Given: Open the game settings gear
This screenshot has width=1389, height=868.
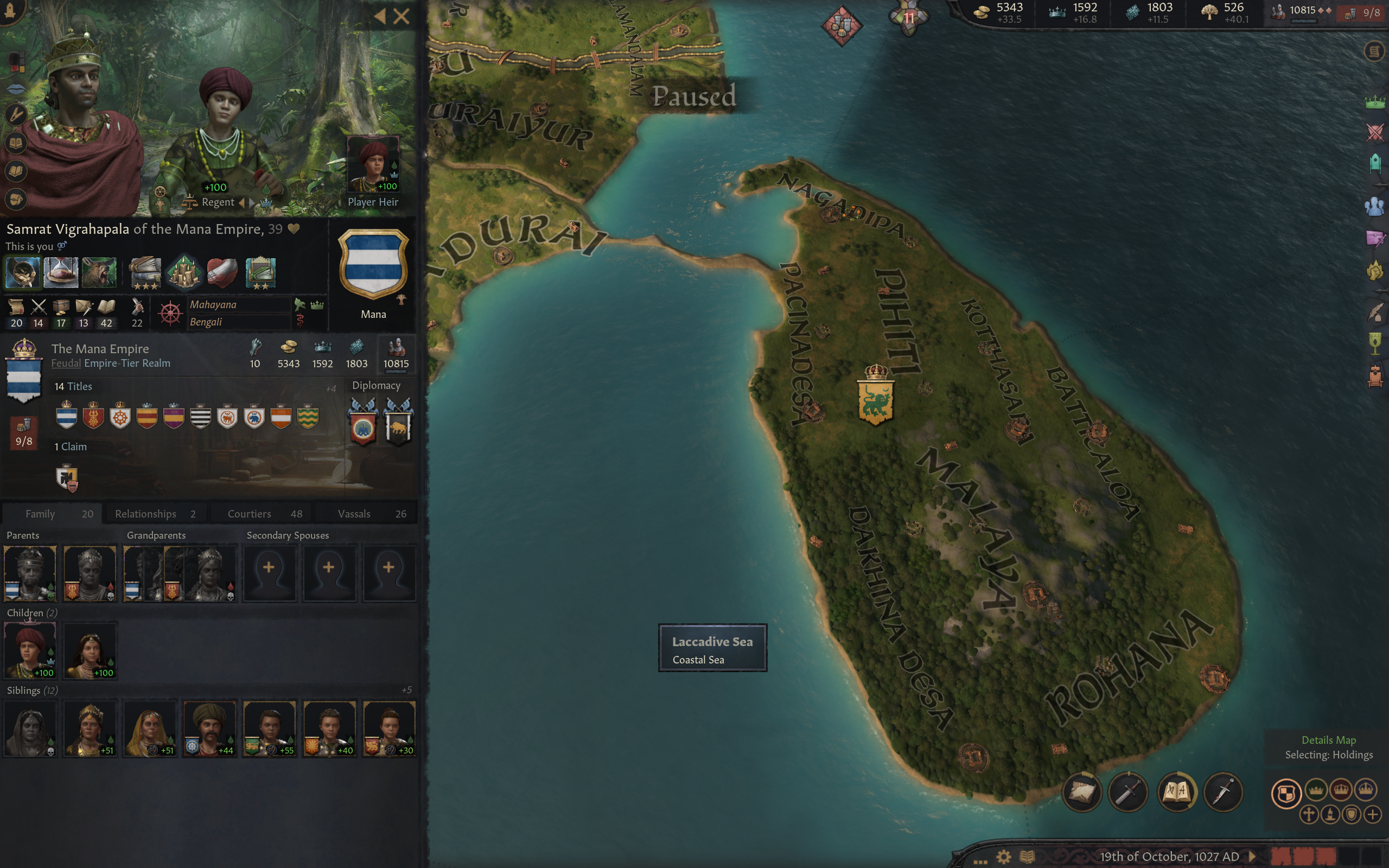Looking at the screenshot, I should (1003, 857).
